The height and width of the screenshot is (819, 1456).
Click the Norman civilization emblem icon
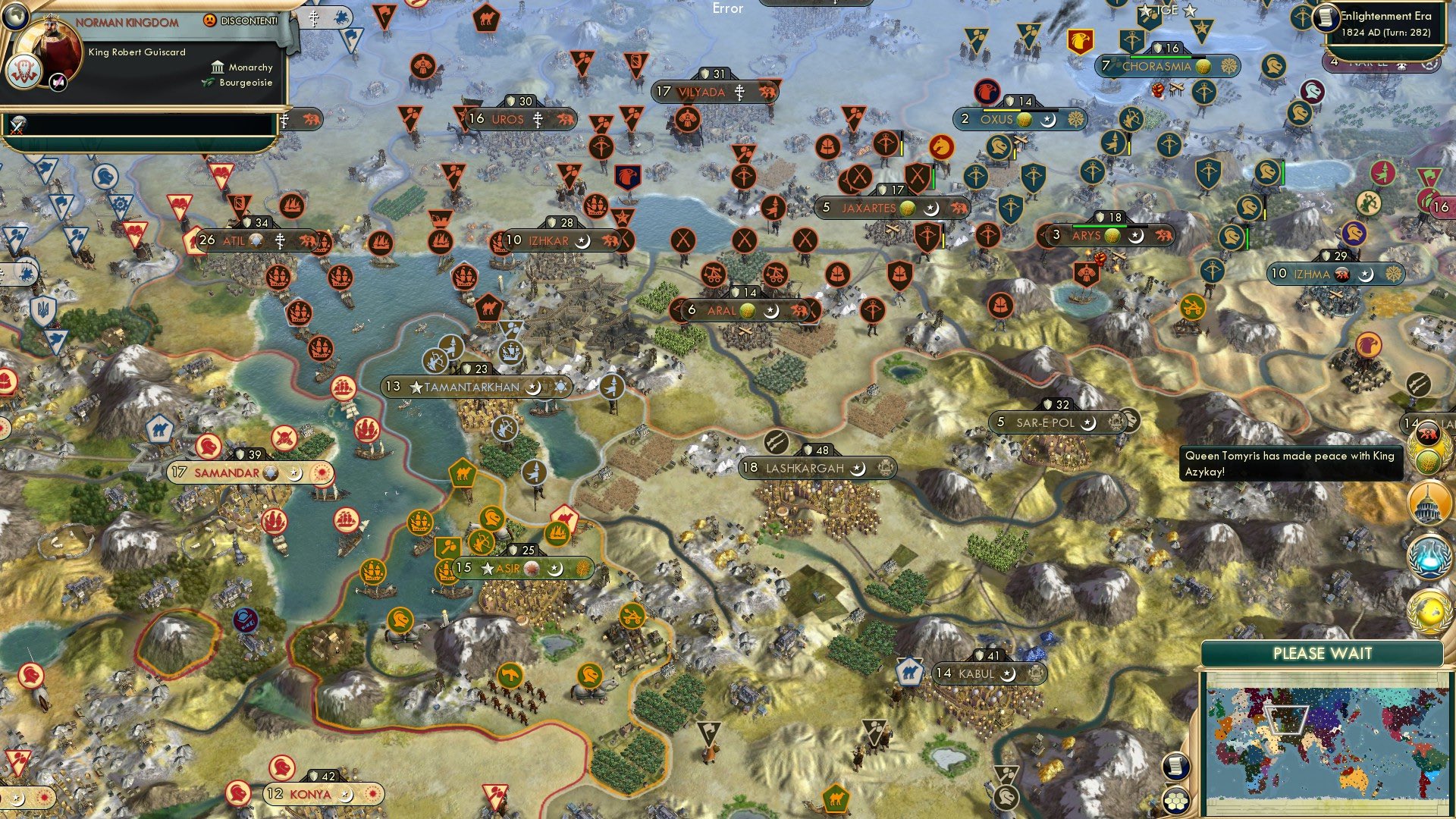pos(22,72)
